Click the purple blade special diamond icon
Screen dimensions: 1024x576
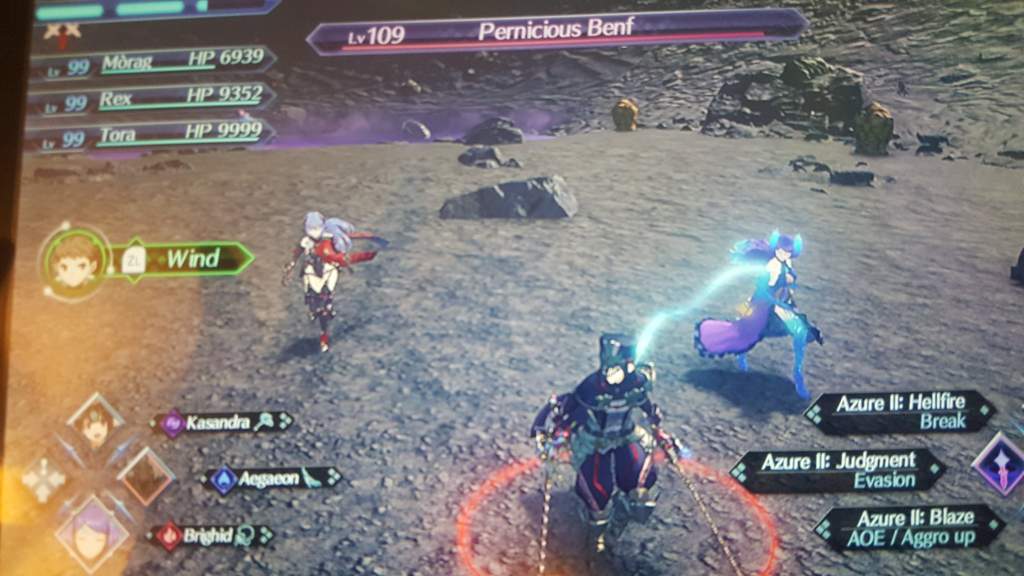1000,464
